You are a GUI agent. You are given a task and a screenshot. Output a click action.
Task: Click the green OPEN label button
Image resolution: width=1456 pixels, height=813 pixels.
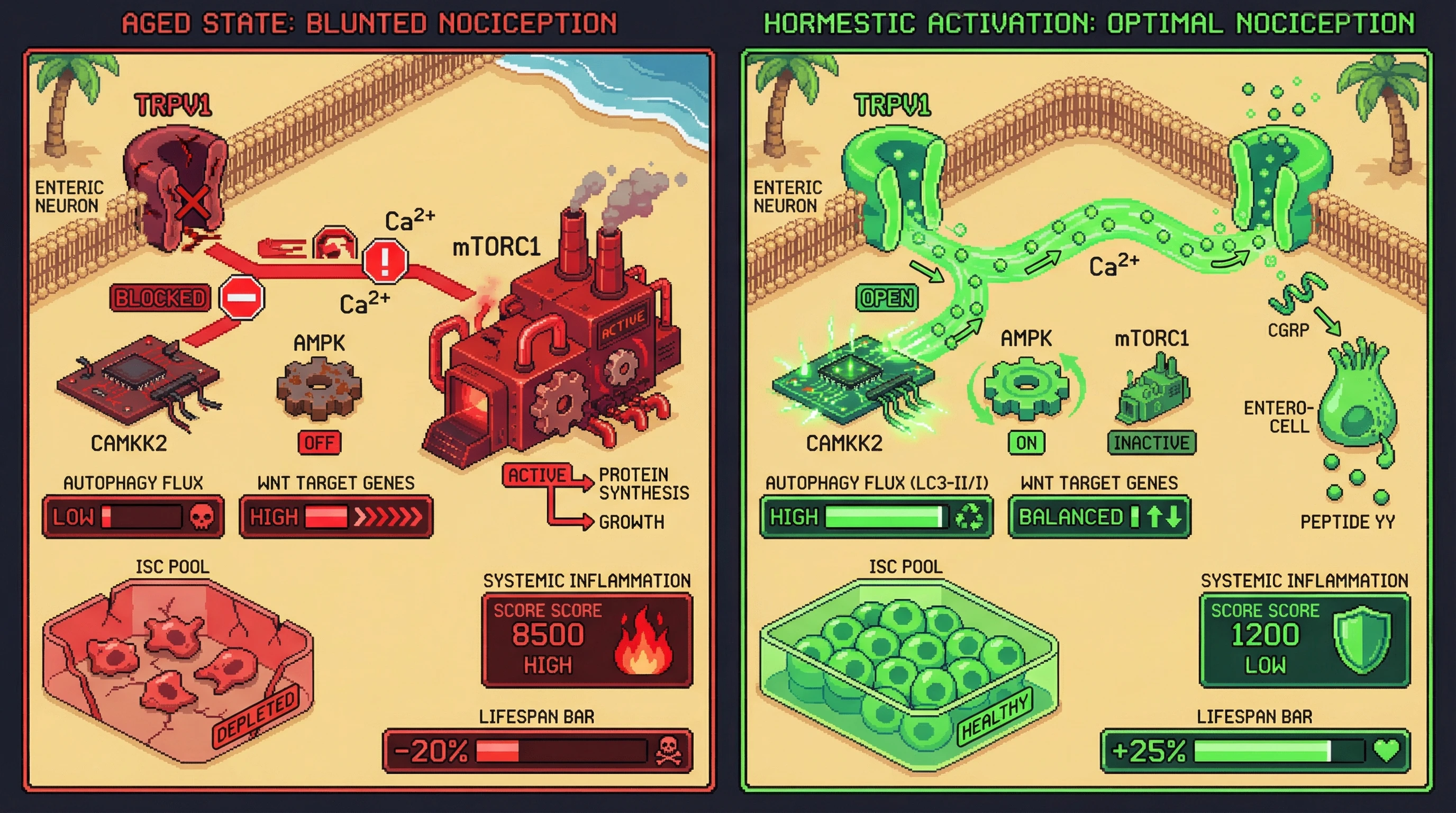887,298
